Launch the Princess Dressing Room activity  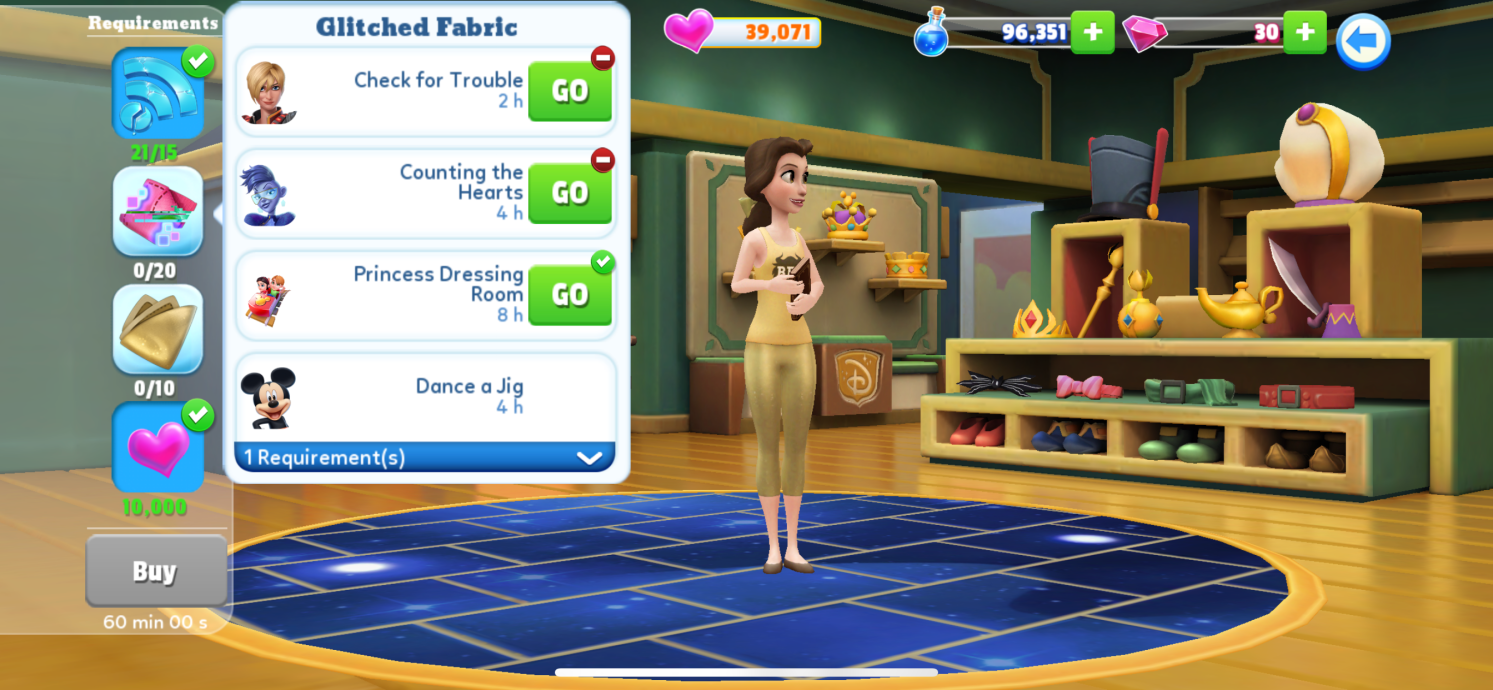pos(569,295)
